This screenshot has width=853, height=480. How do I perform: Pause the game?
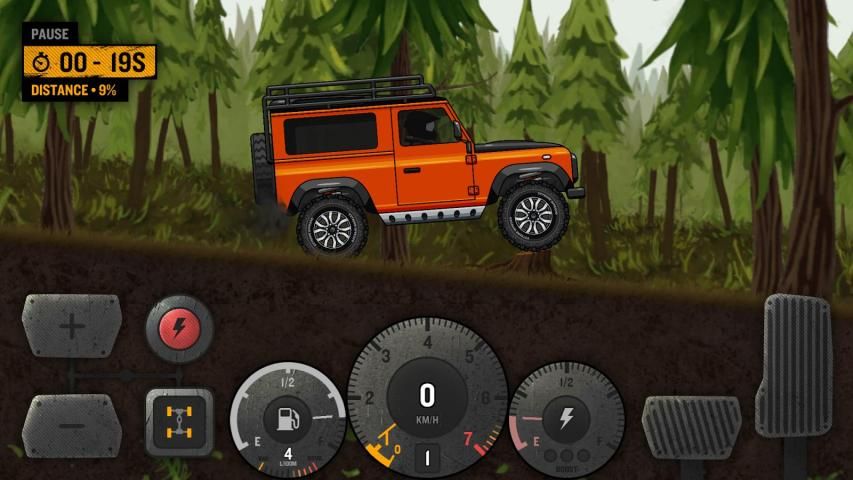(x=50, y=34)
